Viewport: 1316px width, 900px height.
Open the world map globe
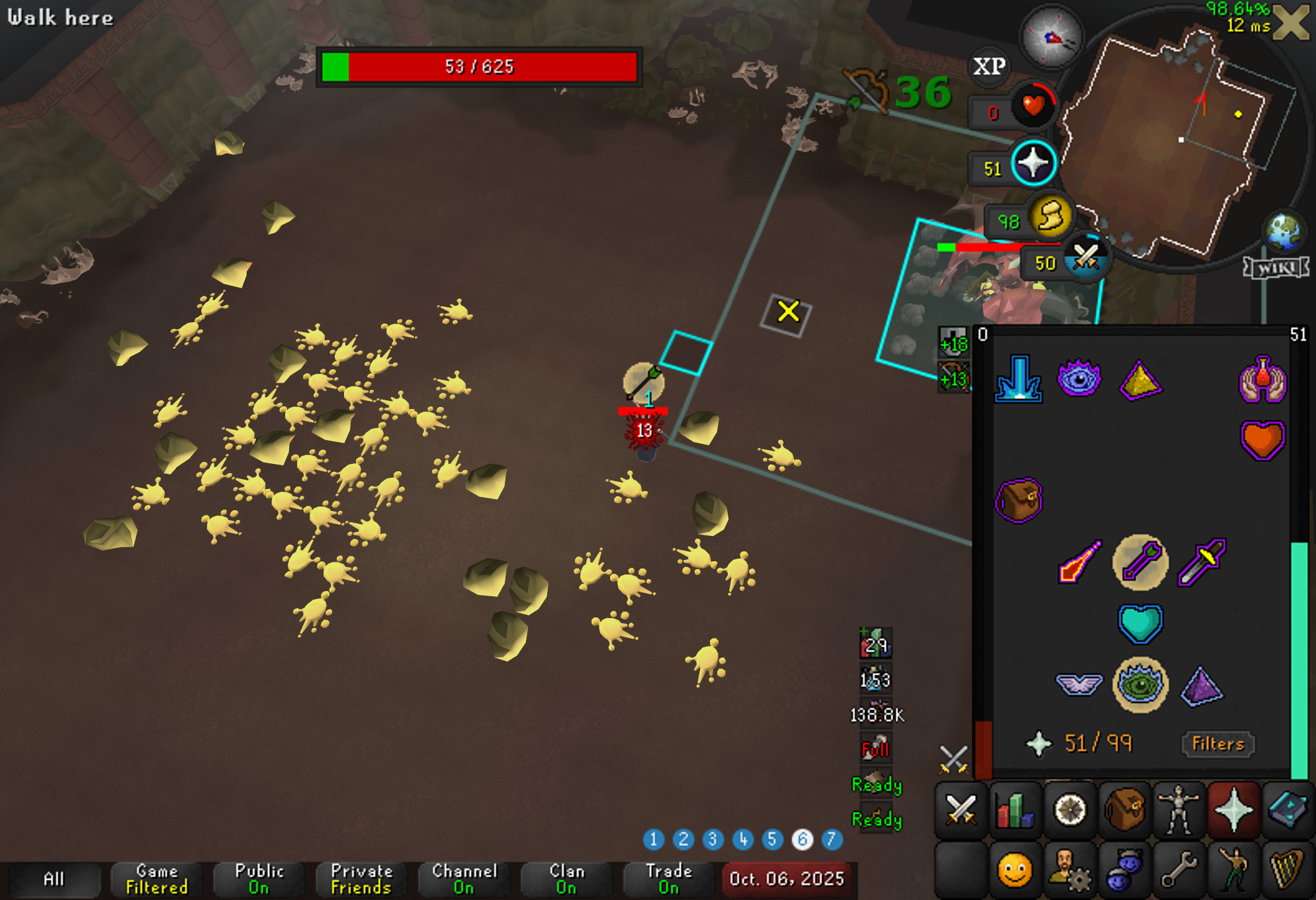(1284, 232)
